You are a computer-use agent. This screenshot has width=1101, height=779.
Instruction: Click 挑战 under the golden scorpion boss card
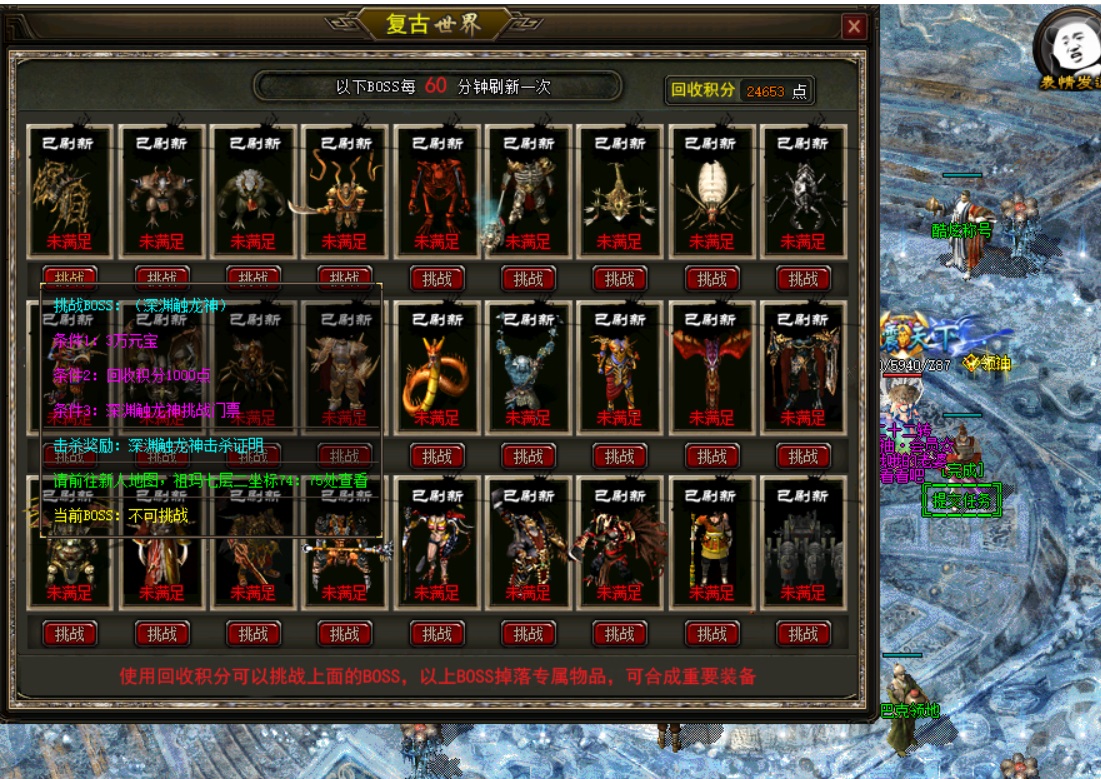[620, 278]
